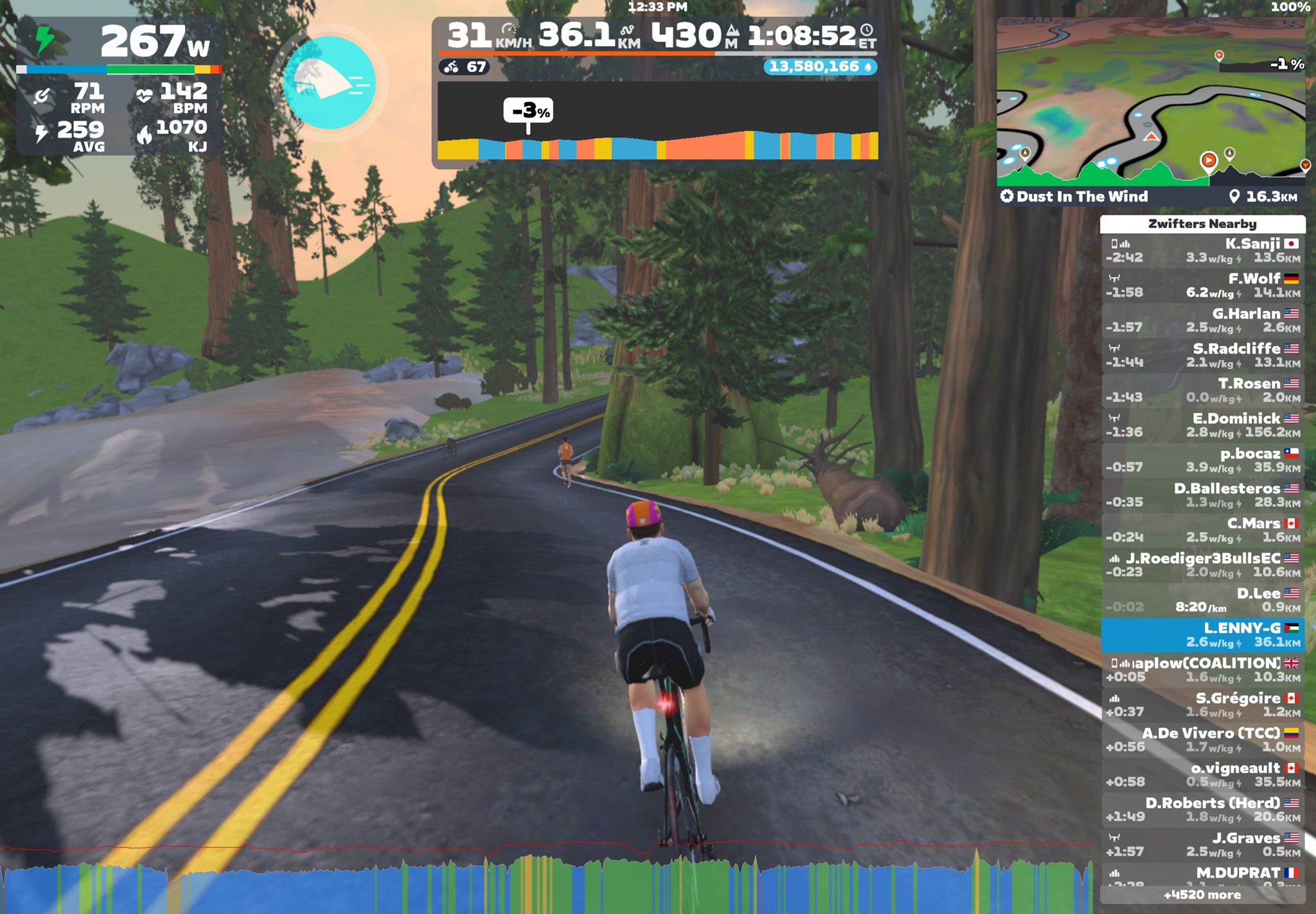The image size is (1316, 914).
Task: Select G.Harlan in the nearby list
Action: 1202,321
